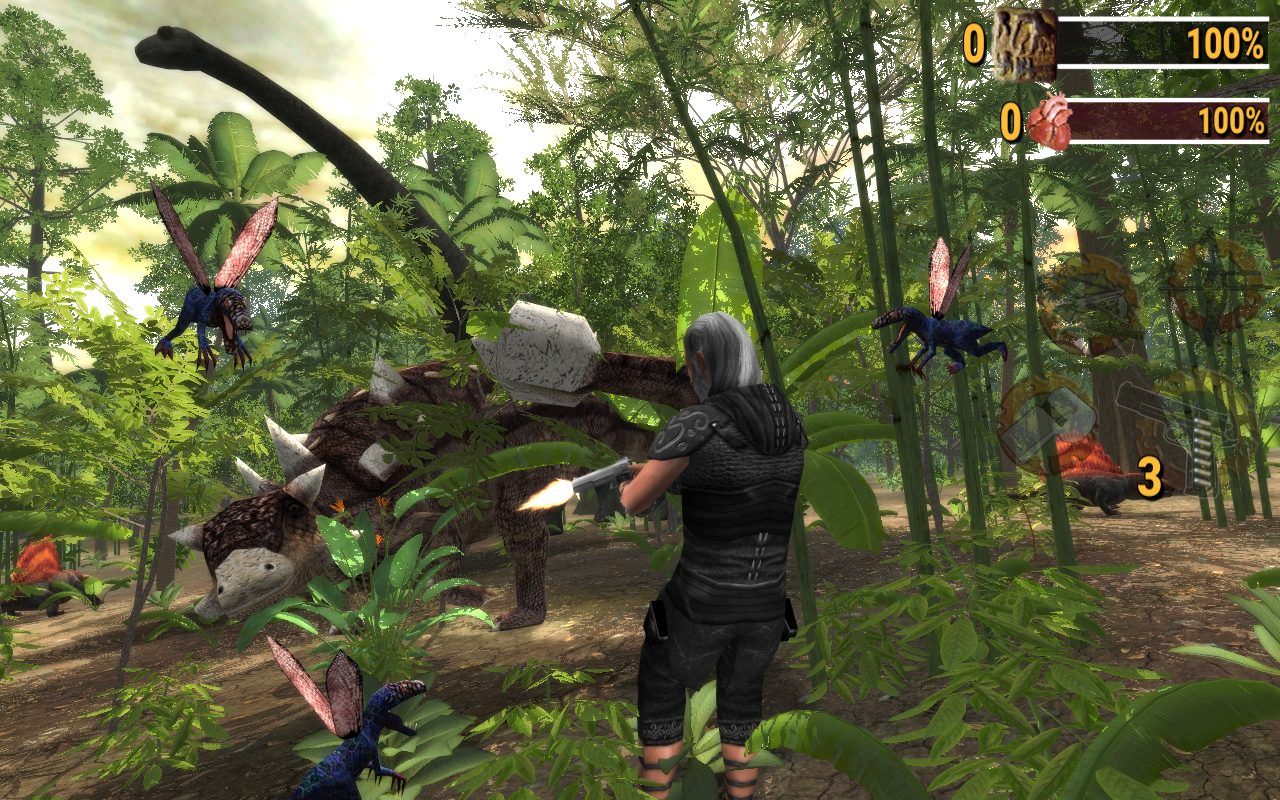Toggle the crossbow weapon selection
Image resolution: width=1280 pixels, height=800 pixels.
point(1088,300)
